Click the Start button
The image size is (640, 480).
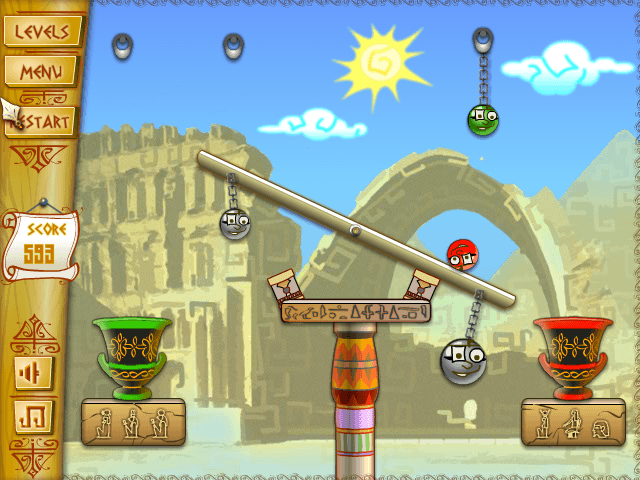(x=43, y=122)
